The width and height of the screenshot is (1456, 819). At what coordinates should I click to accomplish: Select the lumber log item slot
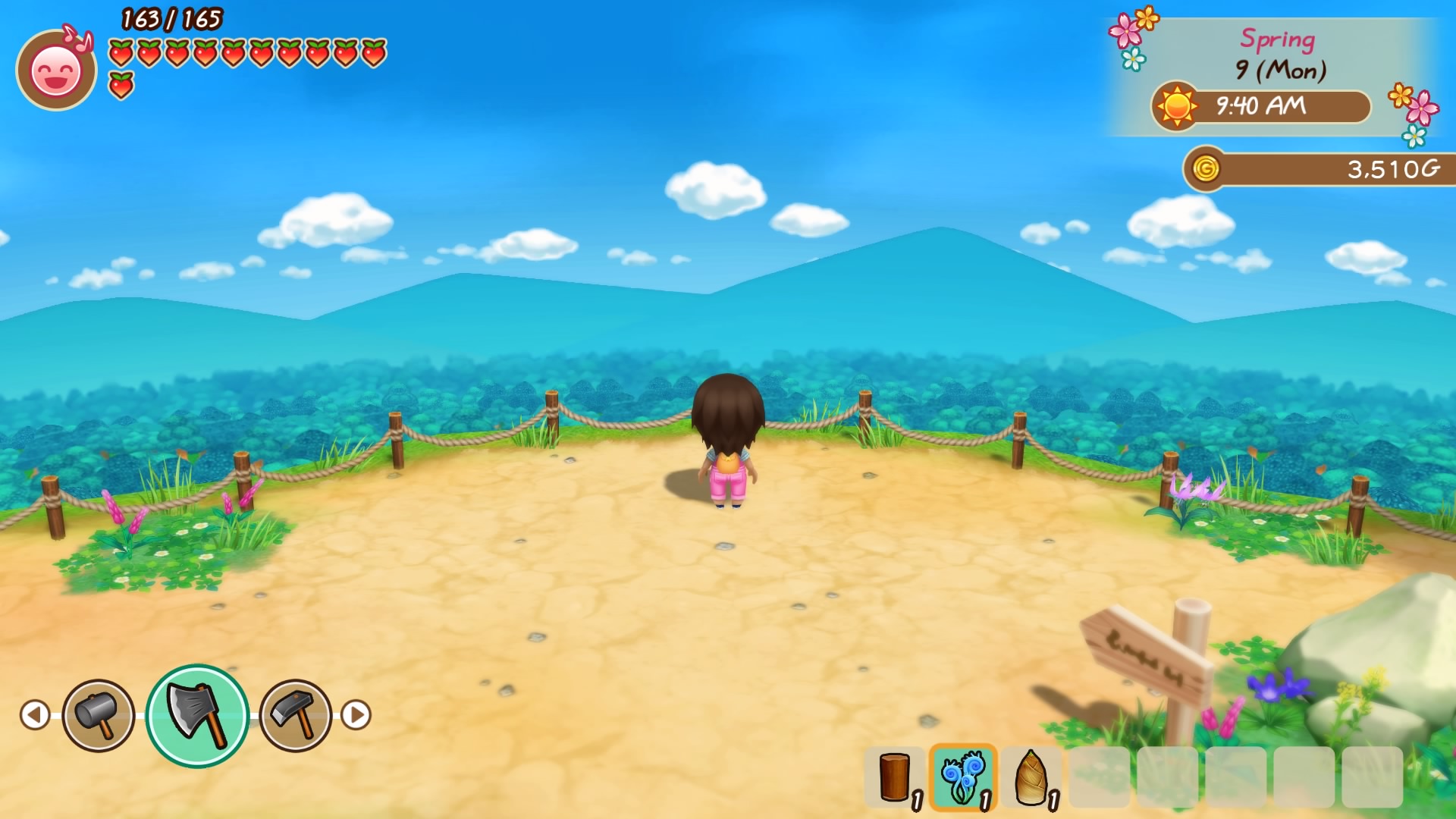895,777
